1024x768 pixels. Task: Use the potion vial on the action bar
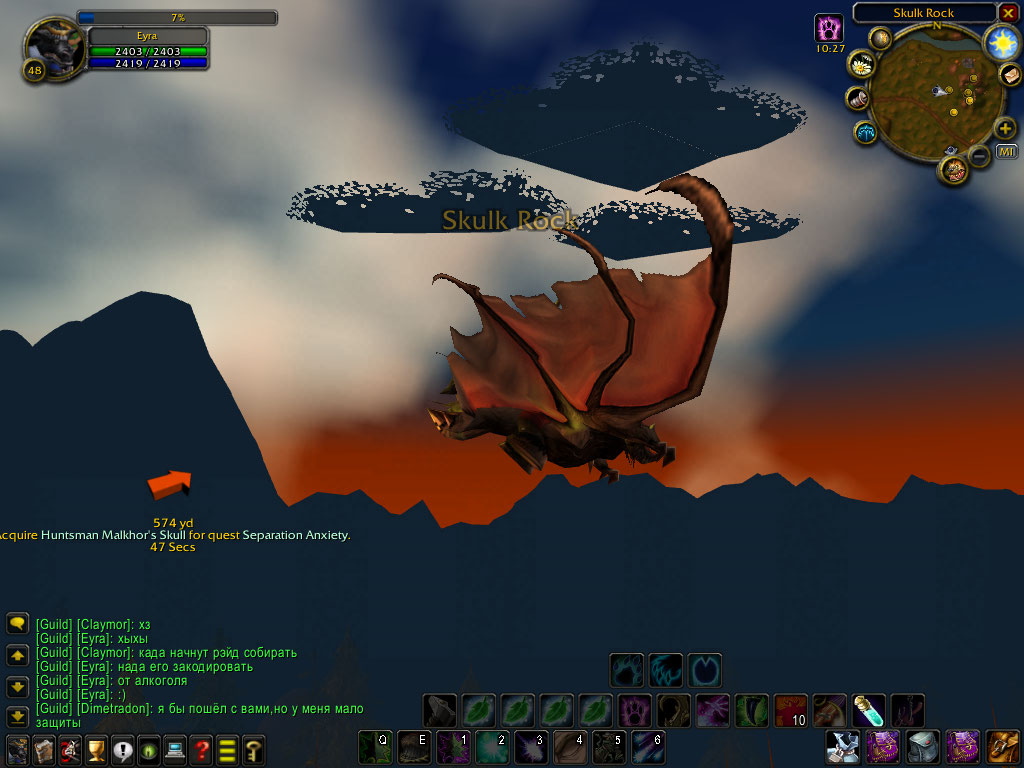(x=868, y=710)
